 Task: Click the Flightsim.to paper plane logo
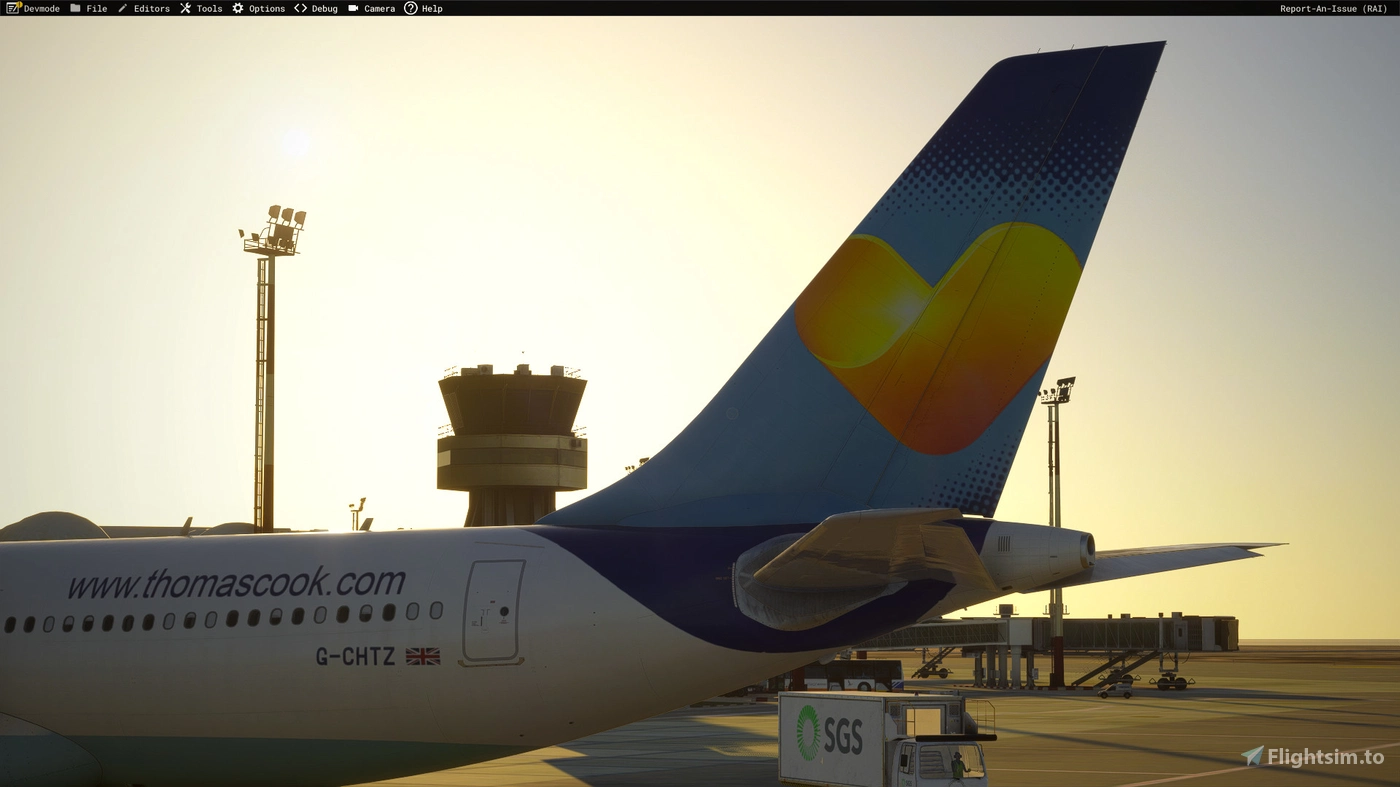click(1252, 758)
